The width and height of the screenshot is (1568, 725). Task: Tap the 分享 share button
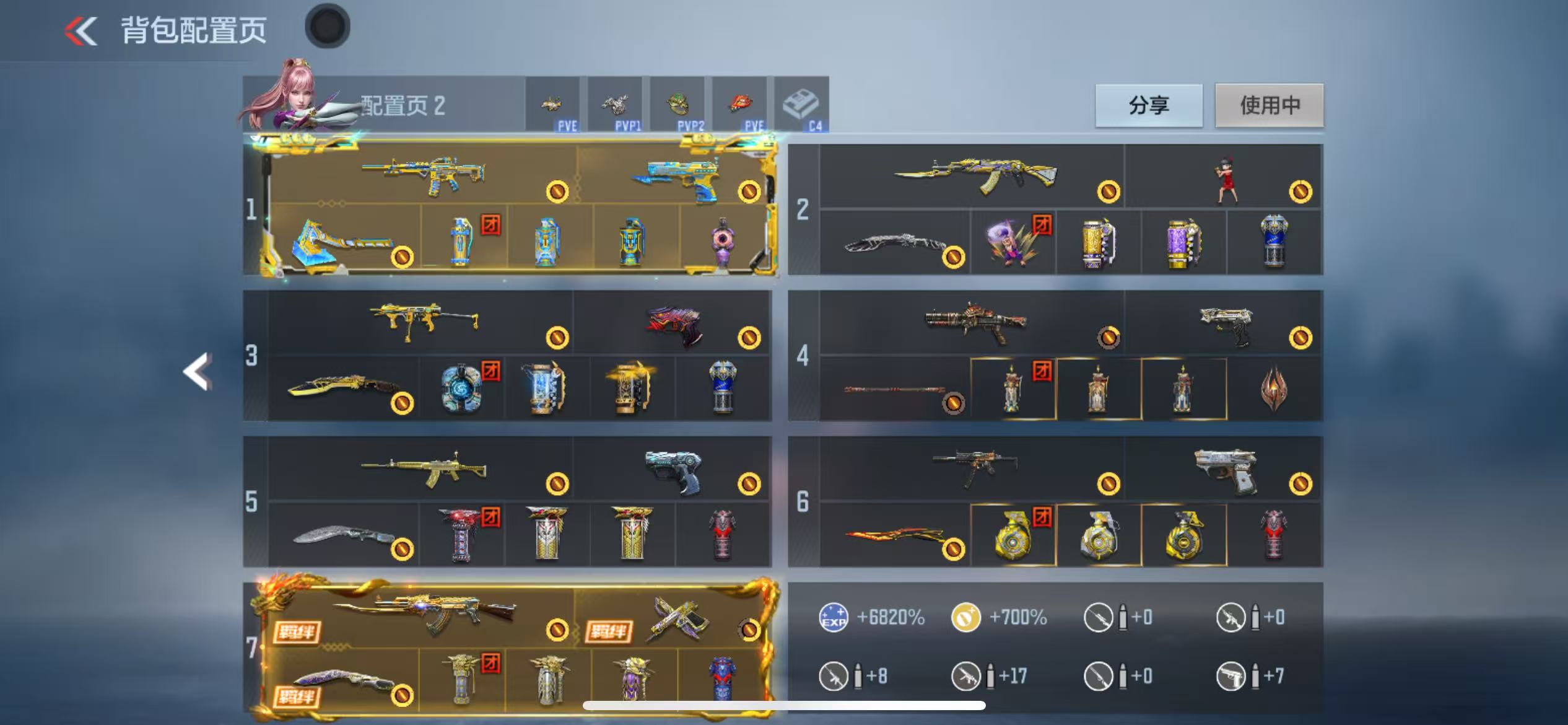[1149, 105]
